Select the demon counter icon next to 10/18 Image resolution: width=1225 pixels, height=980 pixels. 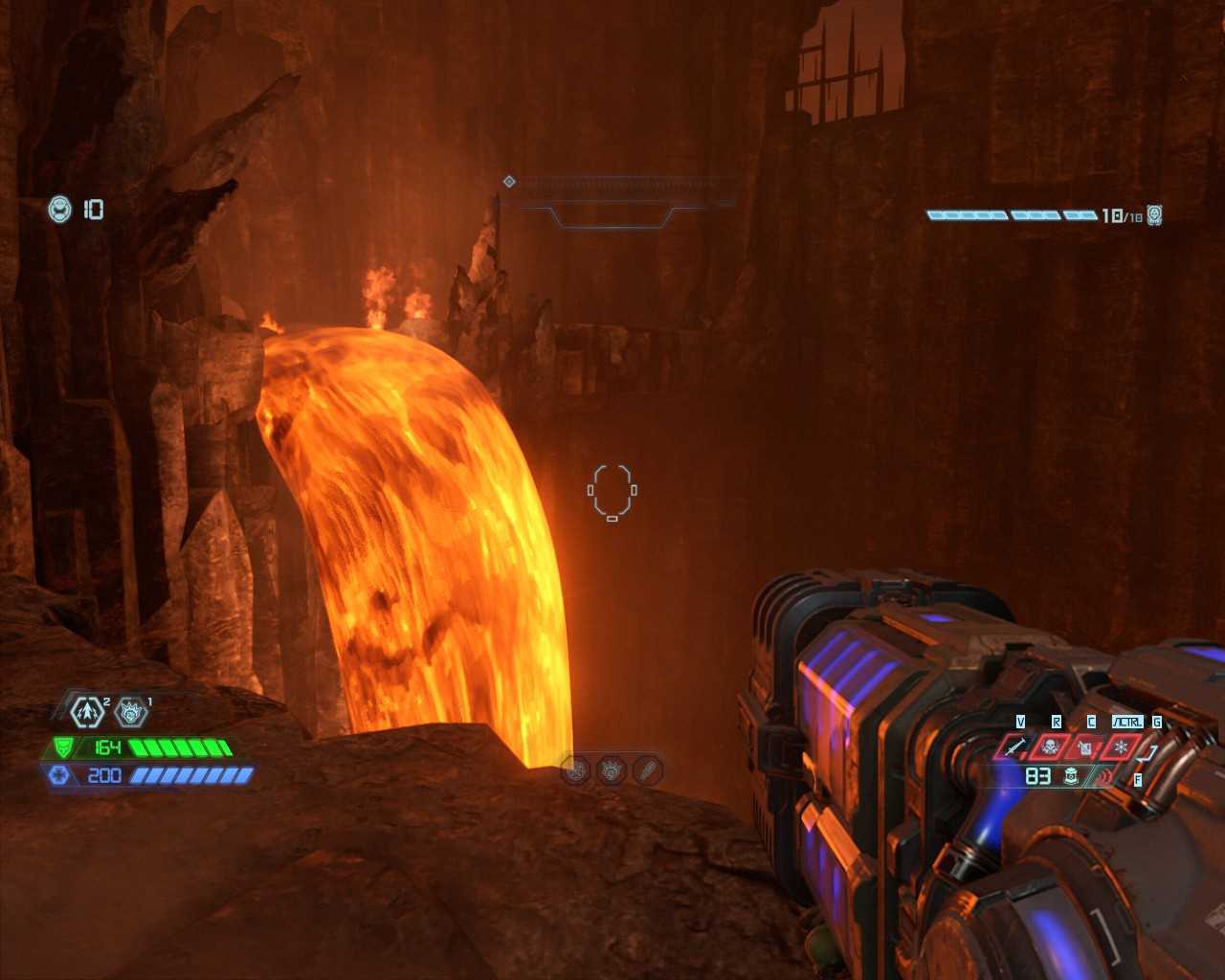(1155, 215)
